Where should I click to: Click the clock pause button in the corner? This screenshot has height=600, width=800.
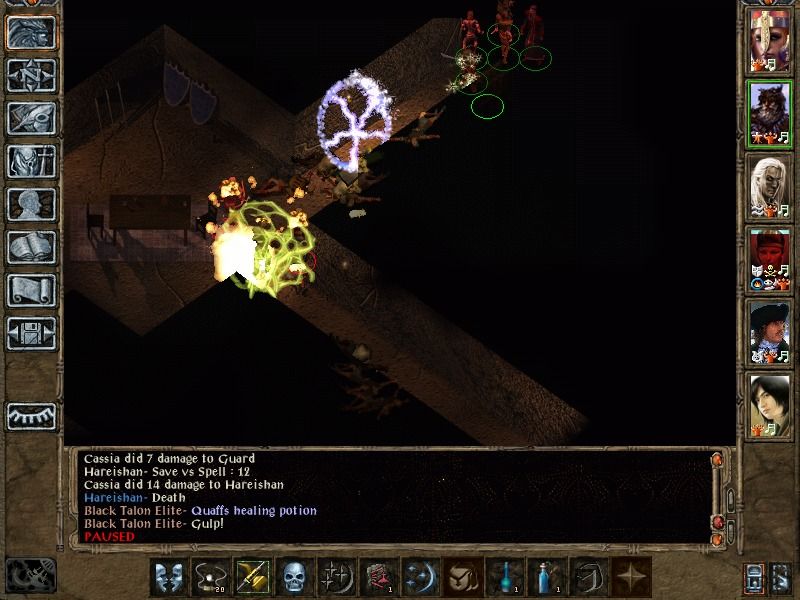[30, 575]
